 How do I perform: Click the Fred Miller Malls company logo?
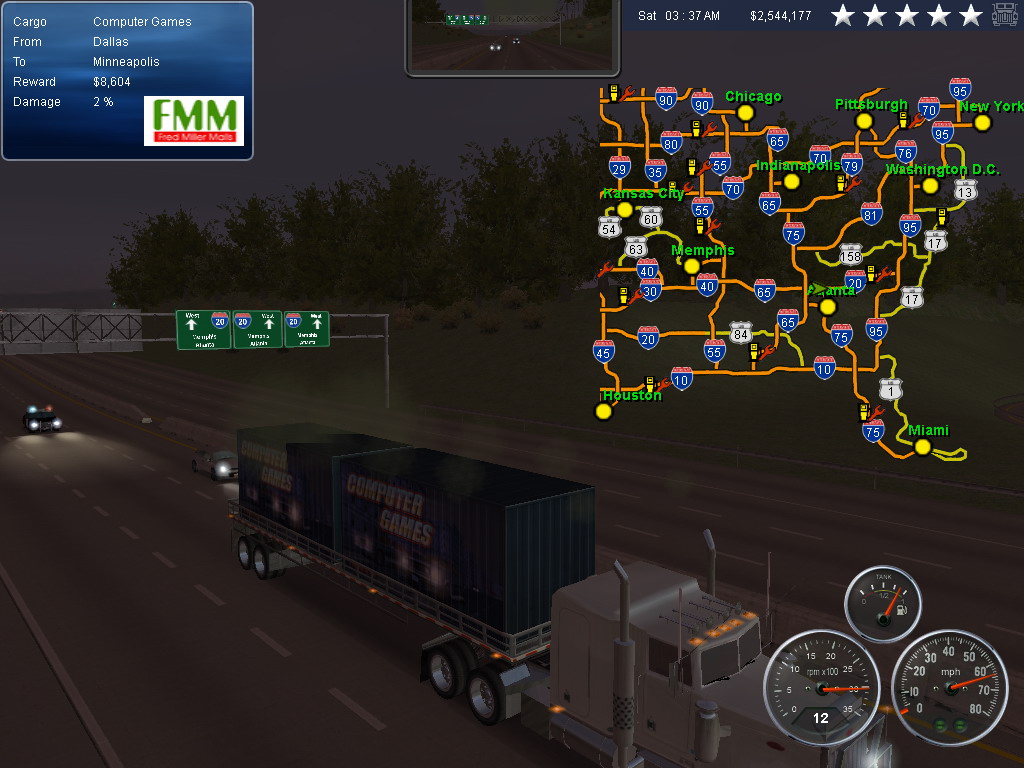pos(194,121)
